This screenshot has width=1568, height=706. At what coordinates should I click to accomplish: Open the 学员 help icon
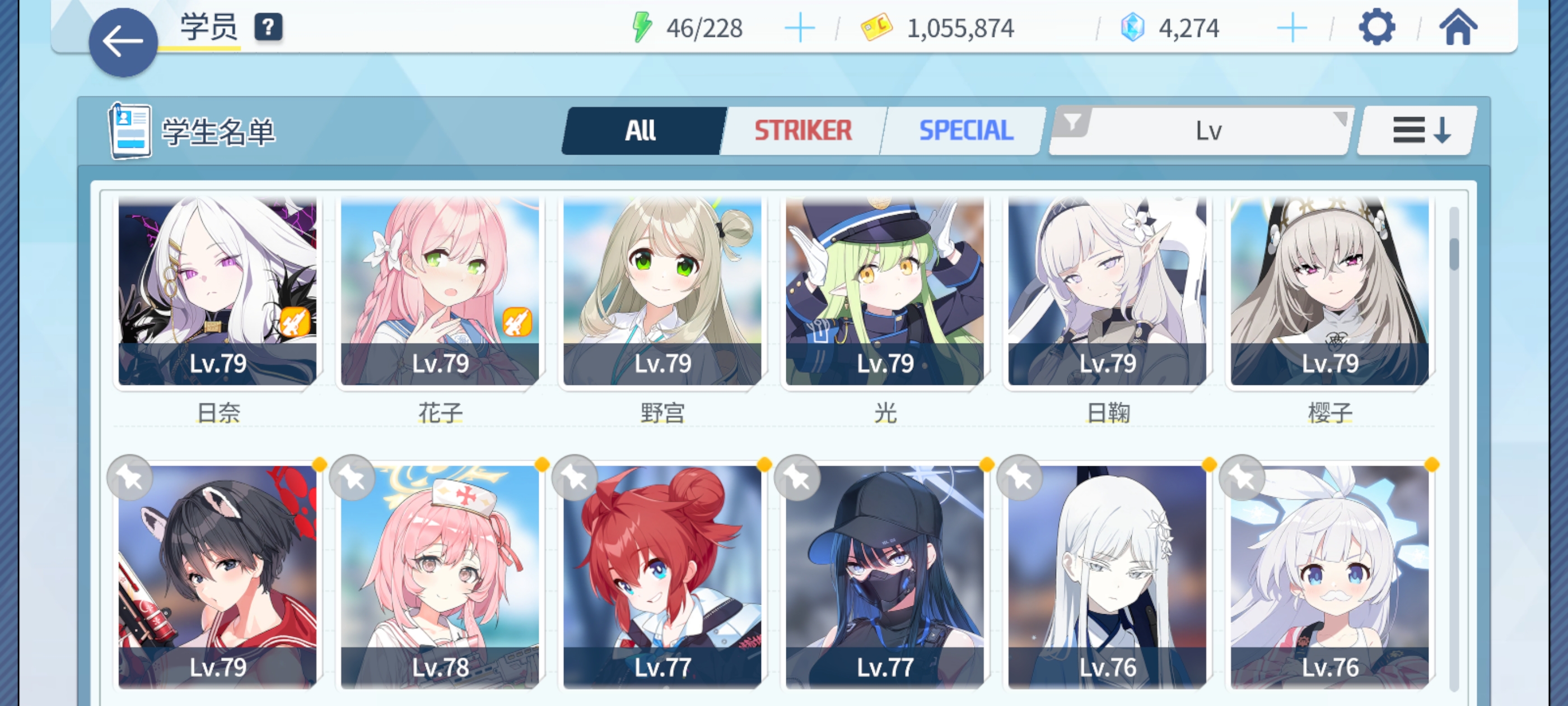tap(268, 27)
